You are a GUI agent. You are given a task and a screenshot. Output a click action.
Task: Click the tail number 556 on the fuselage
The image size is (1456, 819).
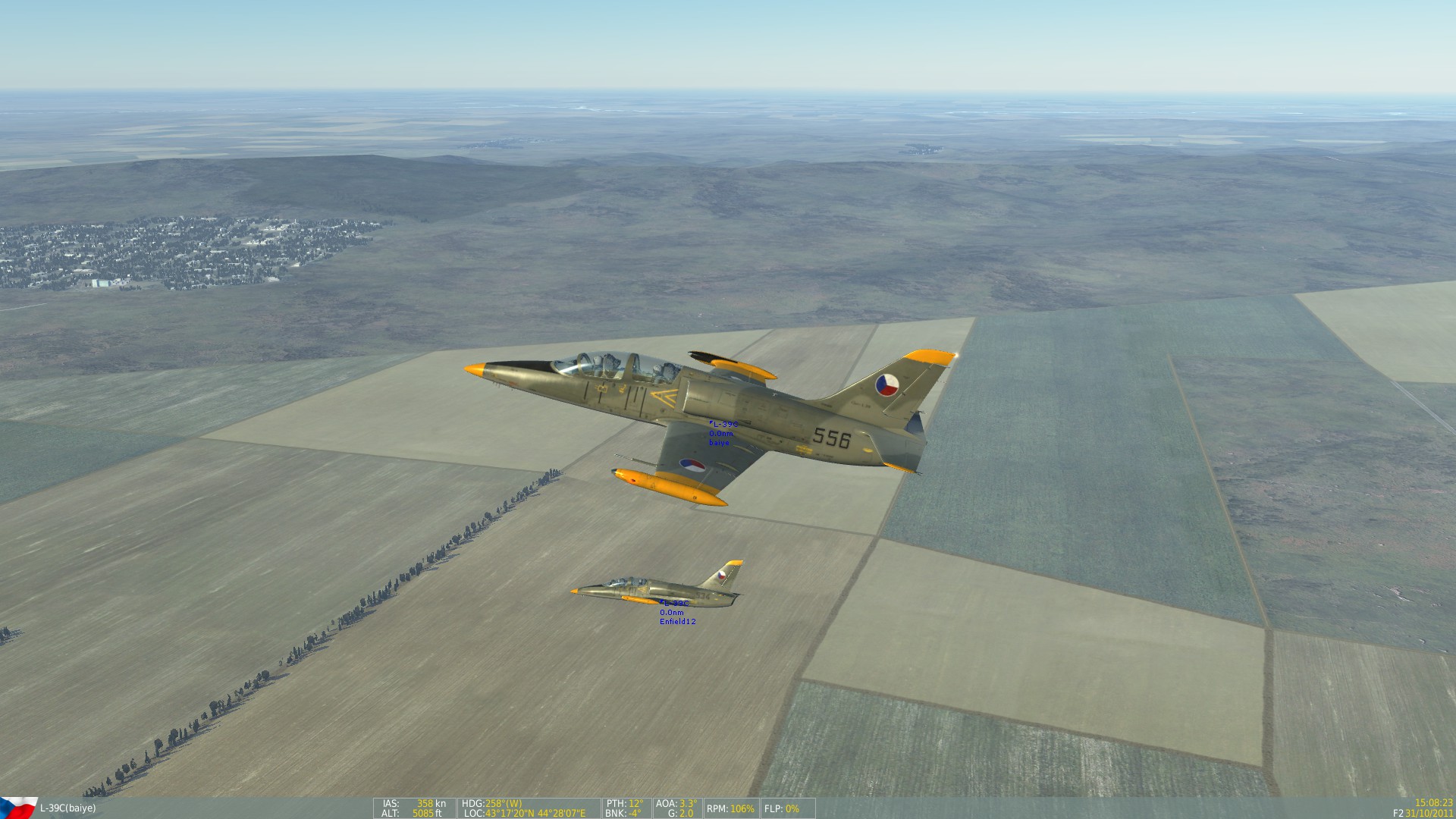831,440
